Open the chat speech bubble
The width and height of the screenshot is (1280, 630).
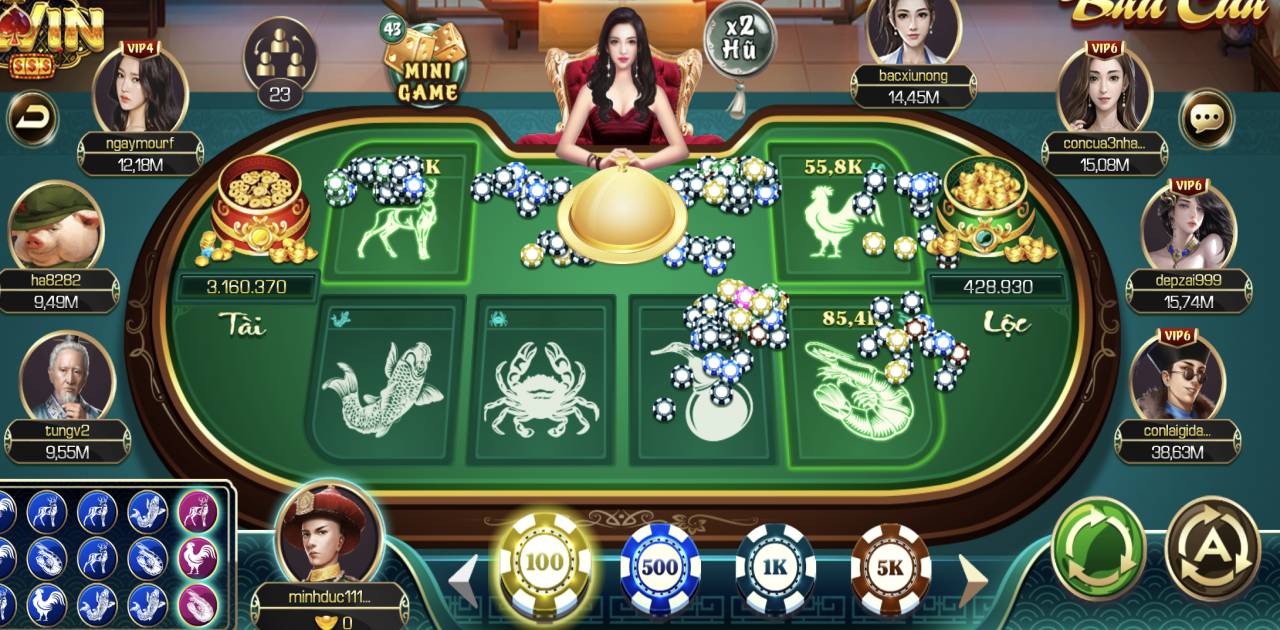coord(1207,119)
